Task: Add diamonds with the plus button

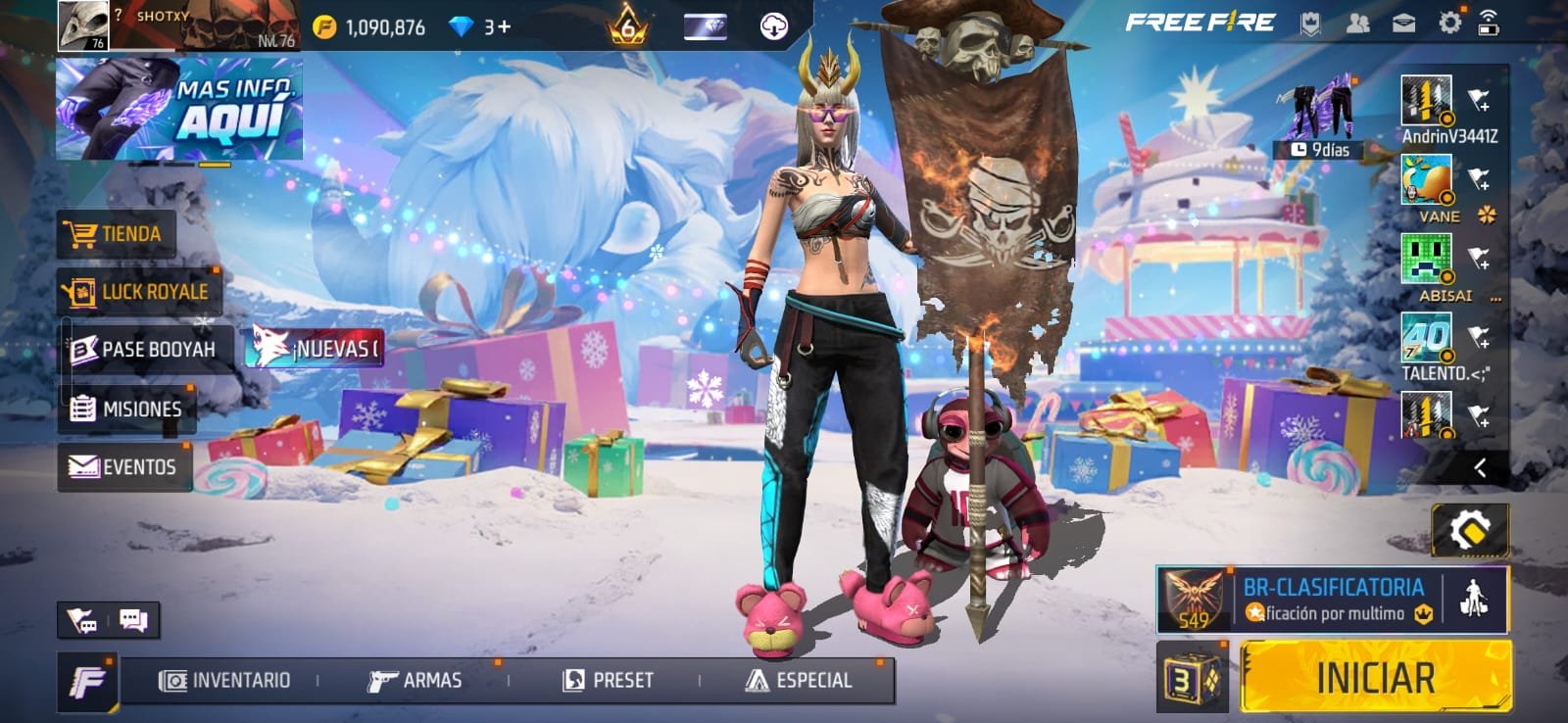Action: 505,26
